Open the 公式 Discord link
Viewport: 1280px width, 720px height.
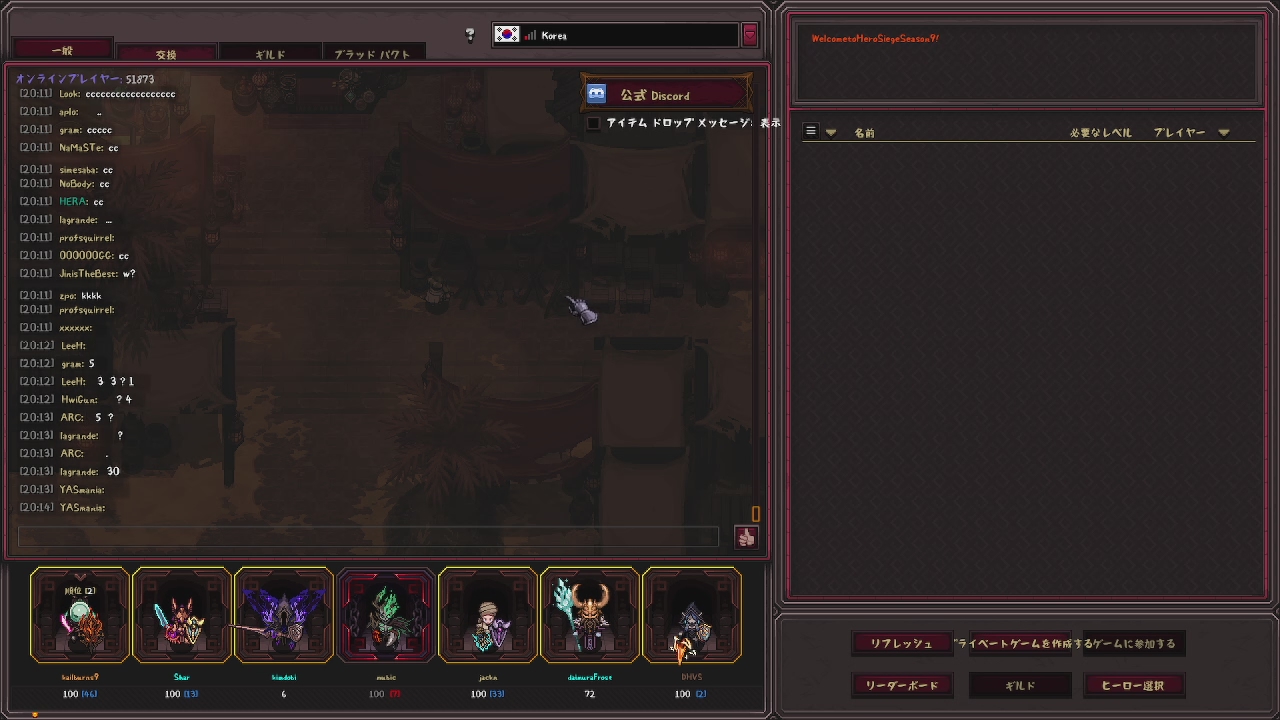(x=665, y=95)
